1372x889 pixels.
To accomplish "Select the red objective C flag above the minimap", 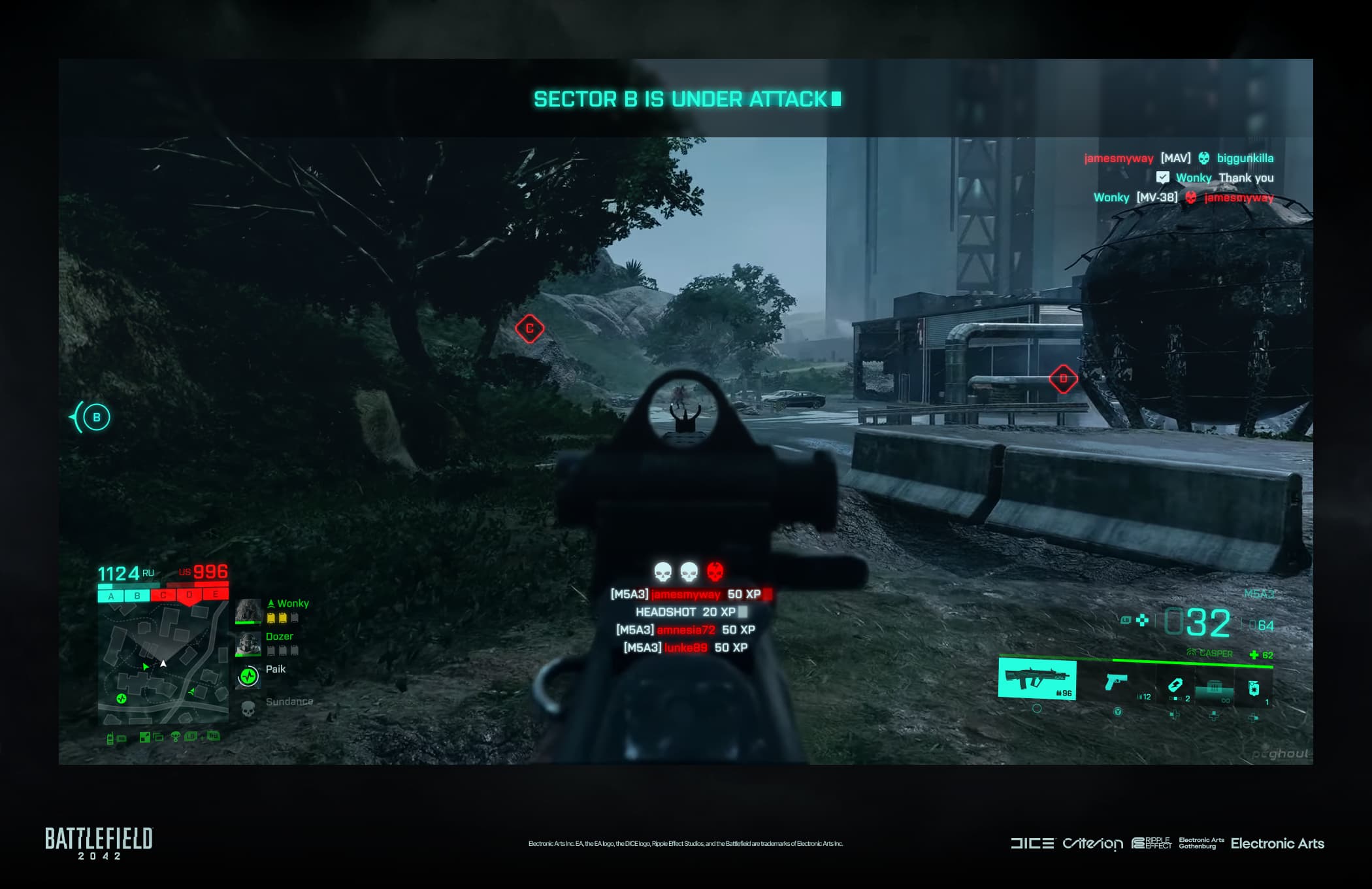I will 163,595.
